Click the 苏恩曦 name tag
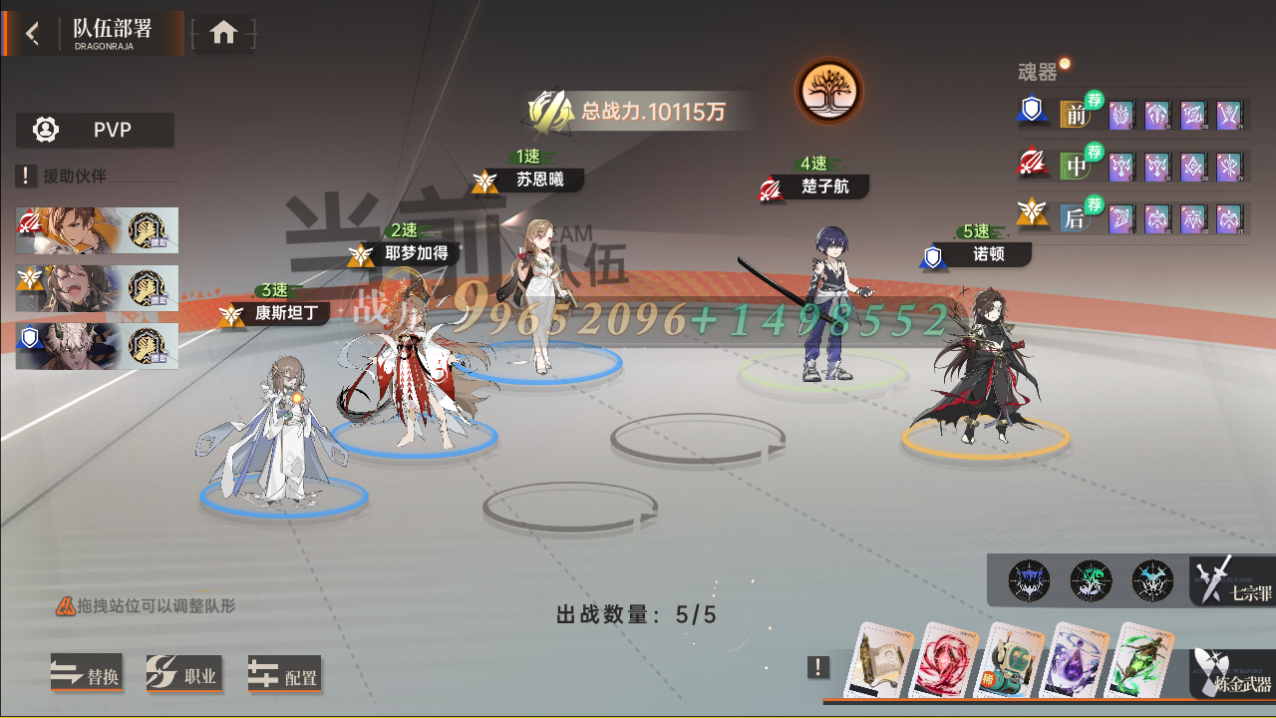The height and width of the screenshot is (718, 1276). pyautogui.click(x=538, y=181)
